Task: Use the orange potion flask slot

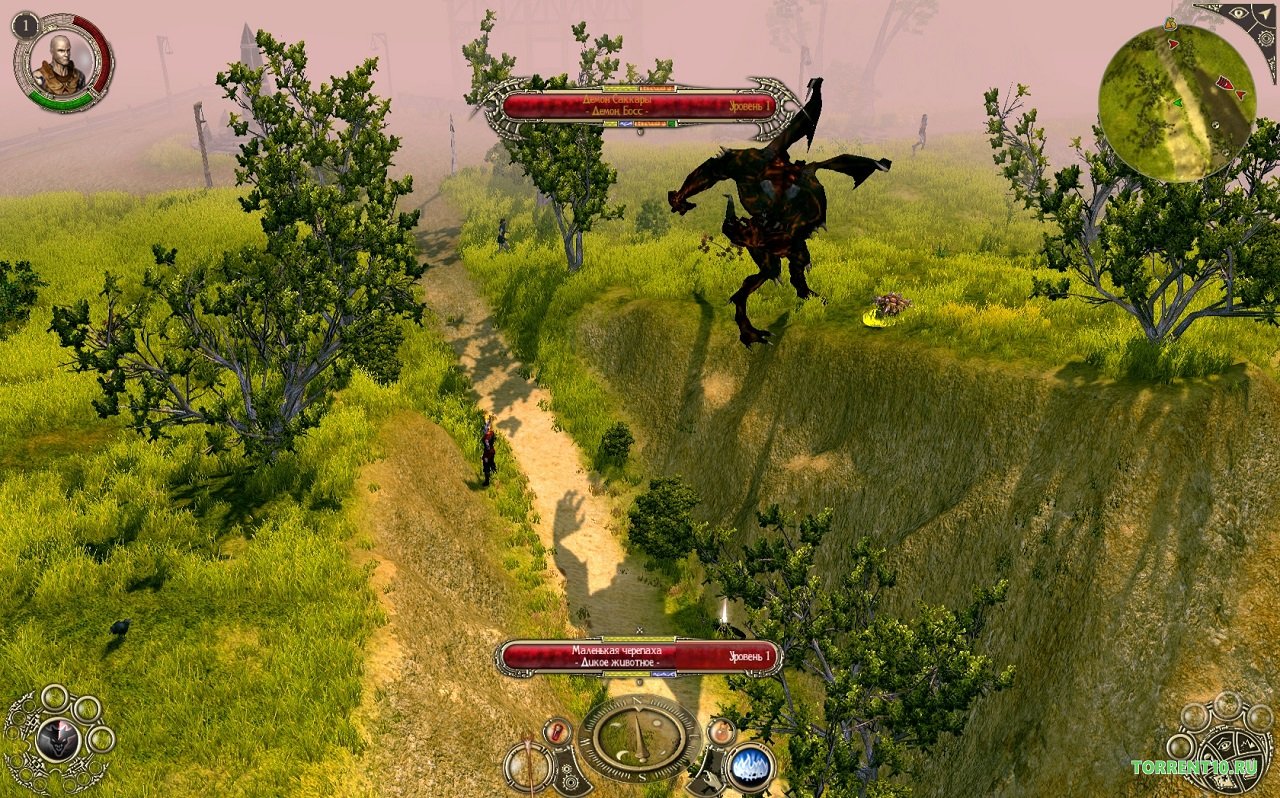Action: [x=721, y=731]
